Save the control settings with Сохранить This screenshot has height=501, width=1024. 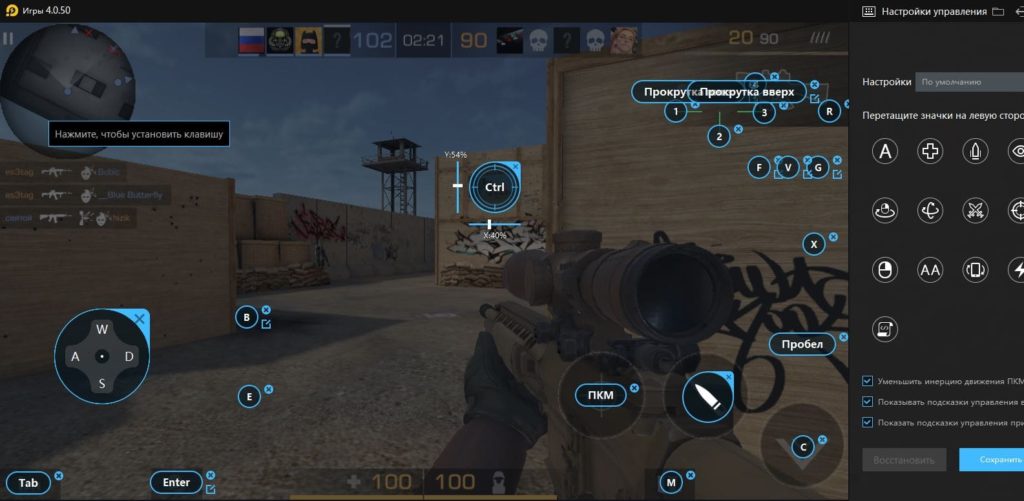pyautogui.click(x=990, y=459)
